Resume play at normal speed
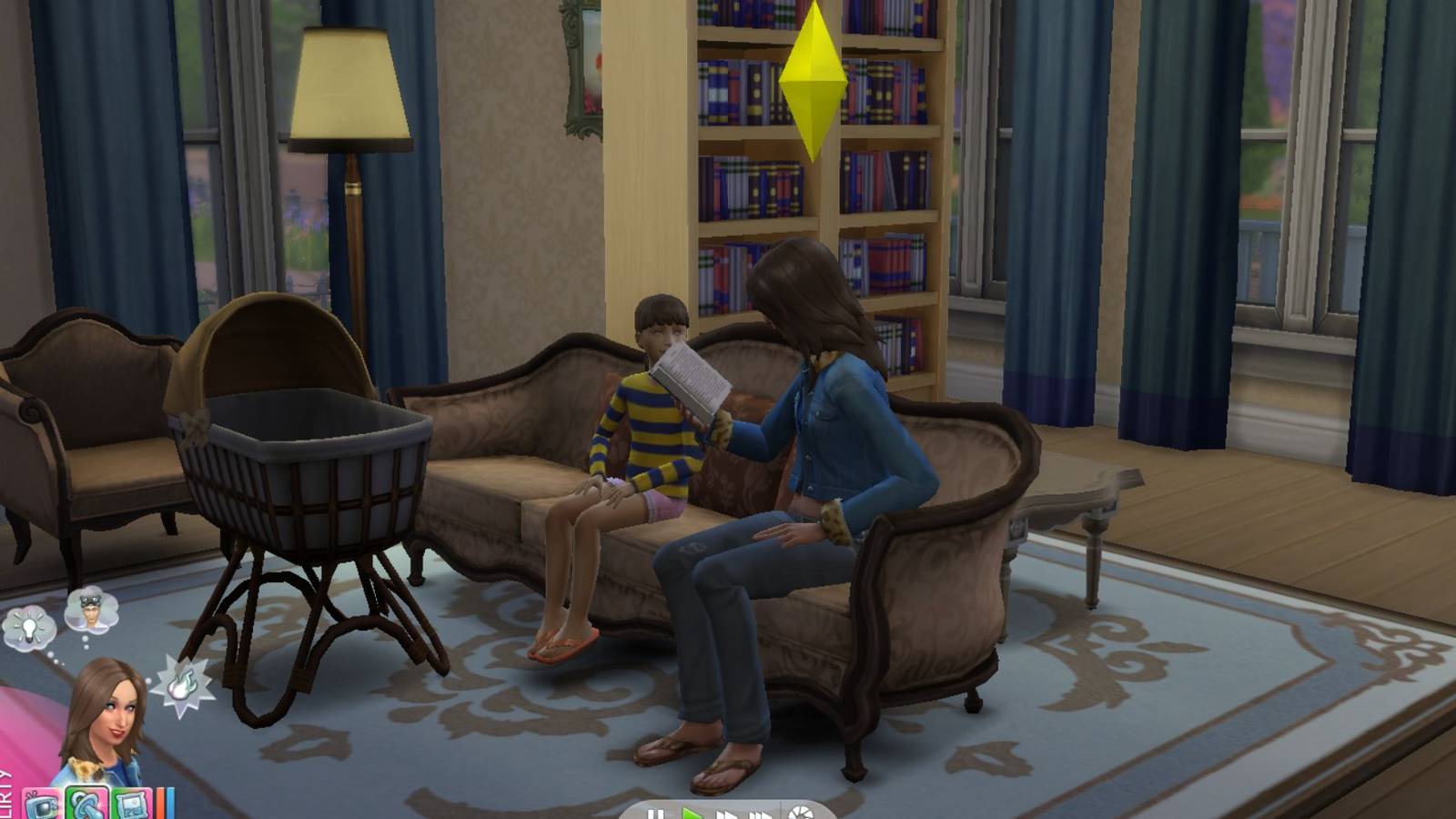 (x=691, y=813)
